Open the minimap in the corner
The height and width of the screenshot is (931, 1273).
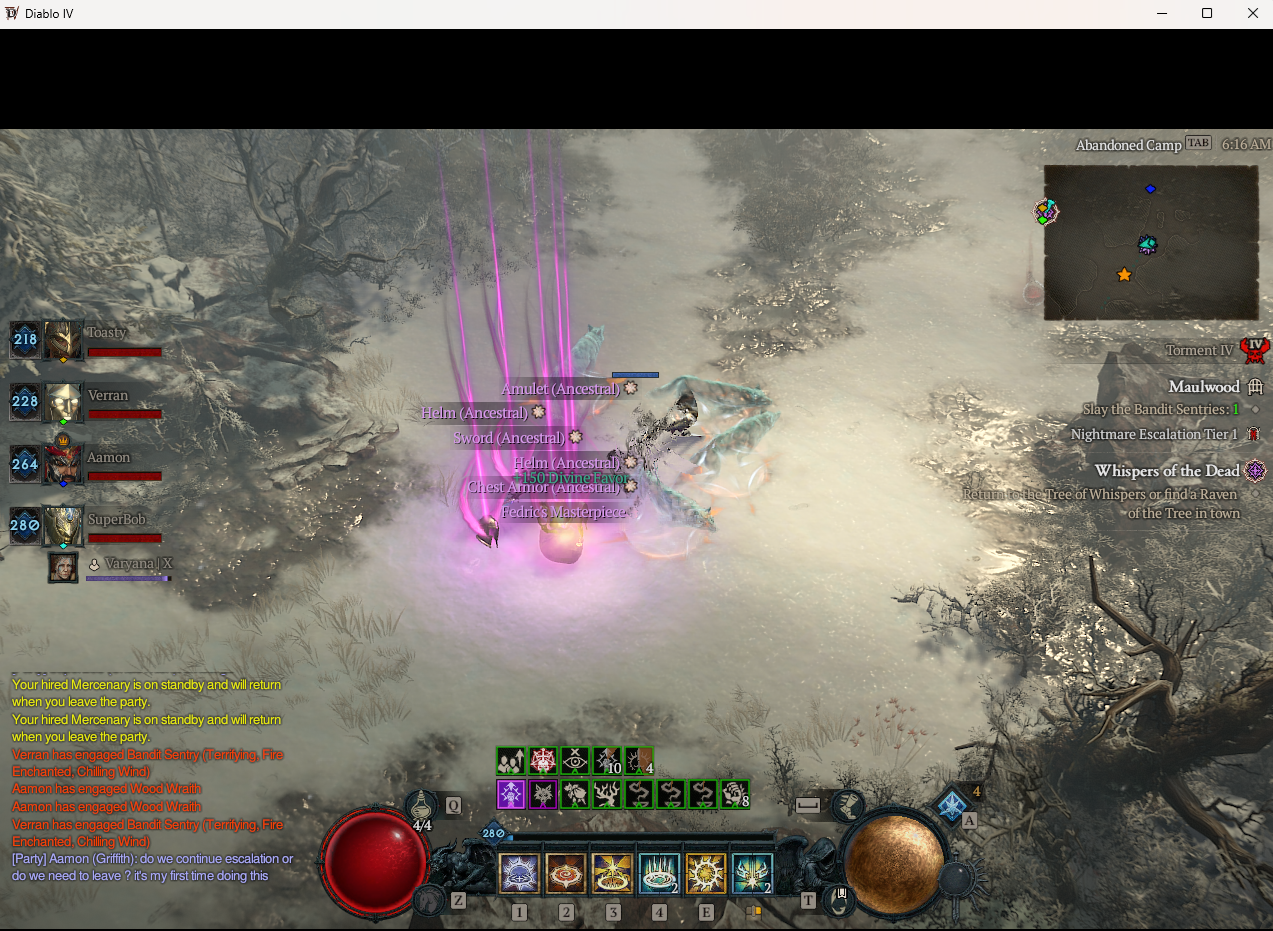[x=1151, y=243]
